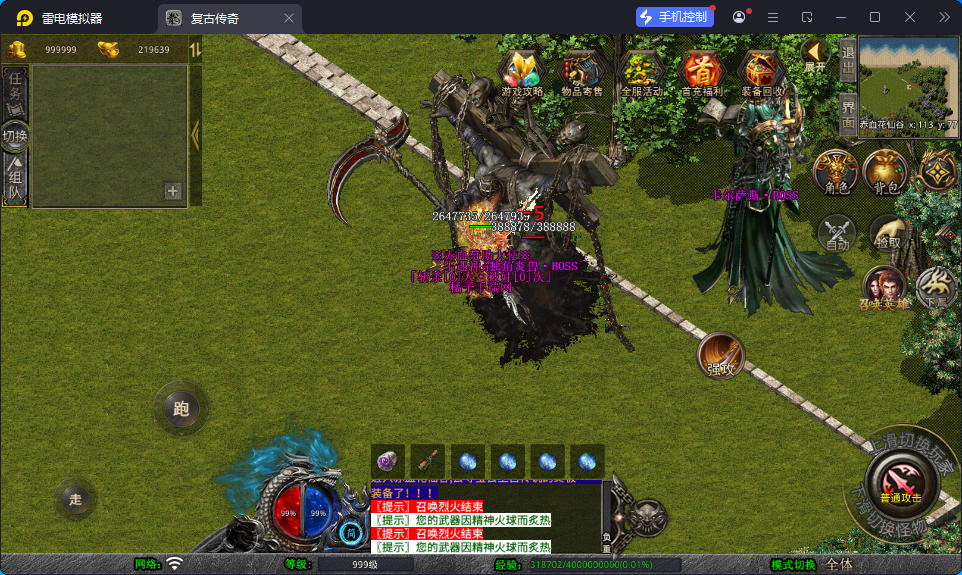Switch to the 组队 team tab

[15, 180]
